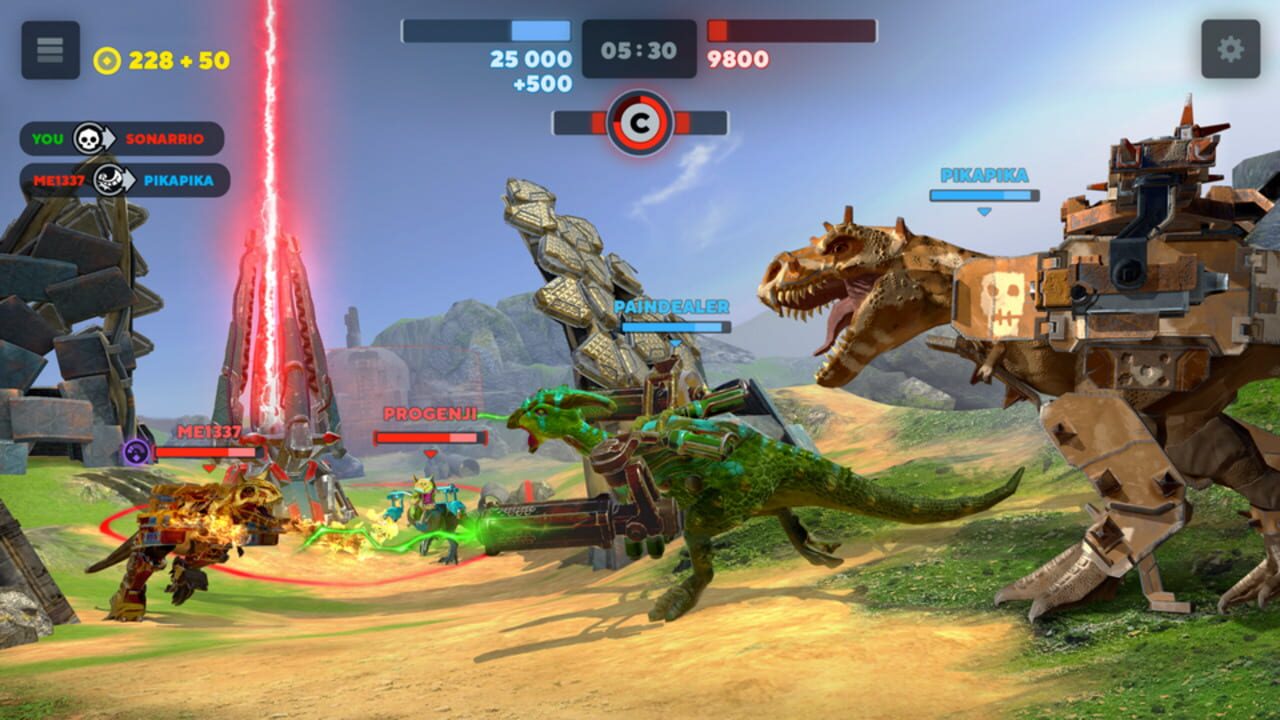Click the skull kill icon beside SONARRIO
Screen dimensions: 1280x720
(88, 140)
